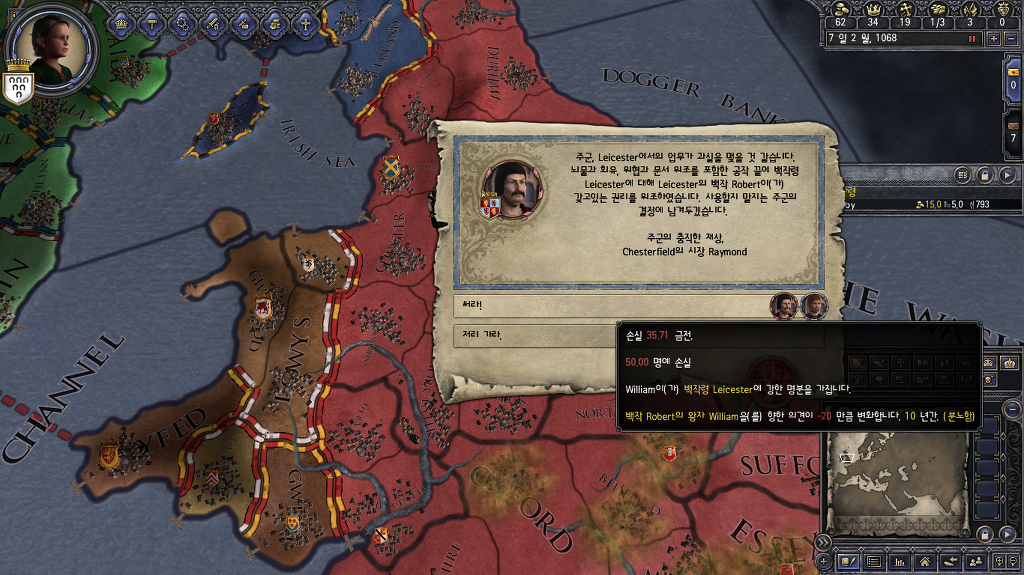Screen dimensions: 1024x575
Task: Click the house button under the minimap
Action: [x=924, y=562]
